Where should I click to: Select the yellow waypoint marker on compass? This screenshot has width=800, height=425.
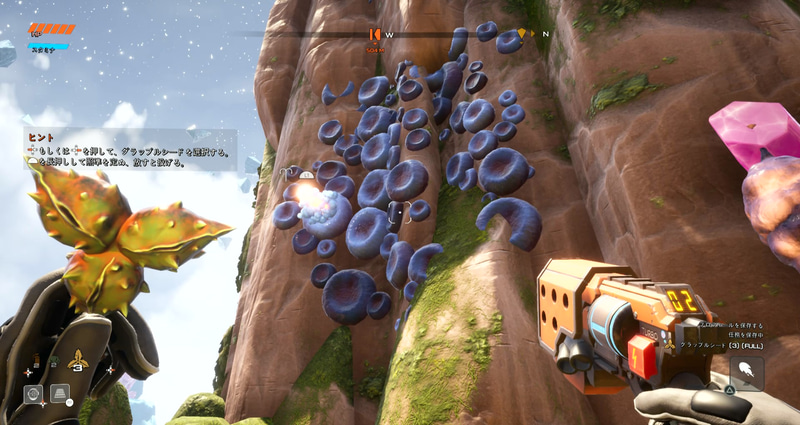point(522,34)
